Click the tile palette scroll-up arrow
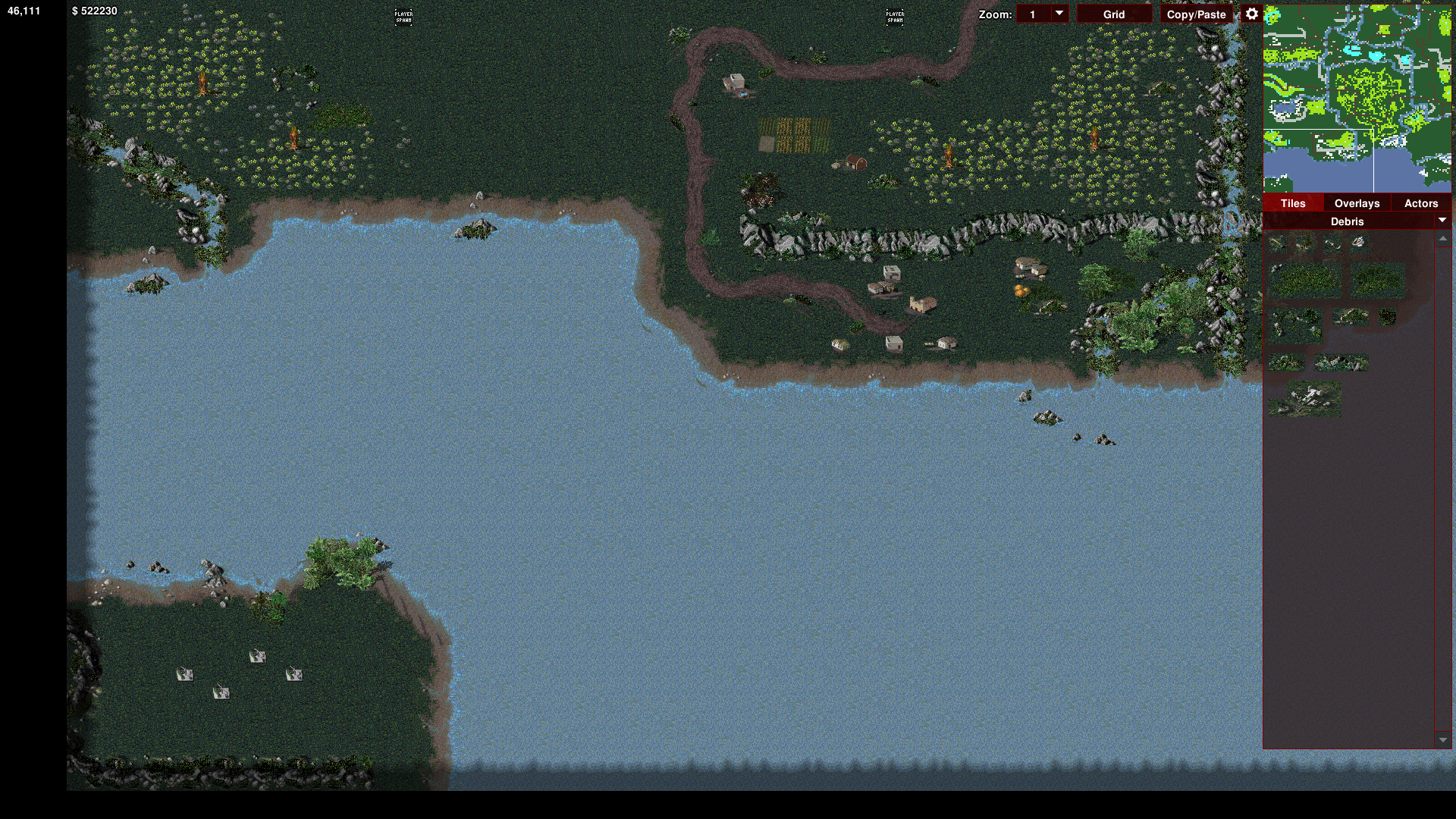This screenshot has width=1456, height=819. 1442,239
